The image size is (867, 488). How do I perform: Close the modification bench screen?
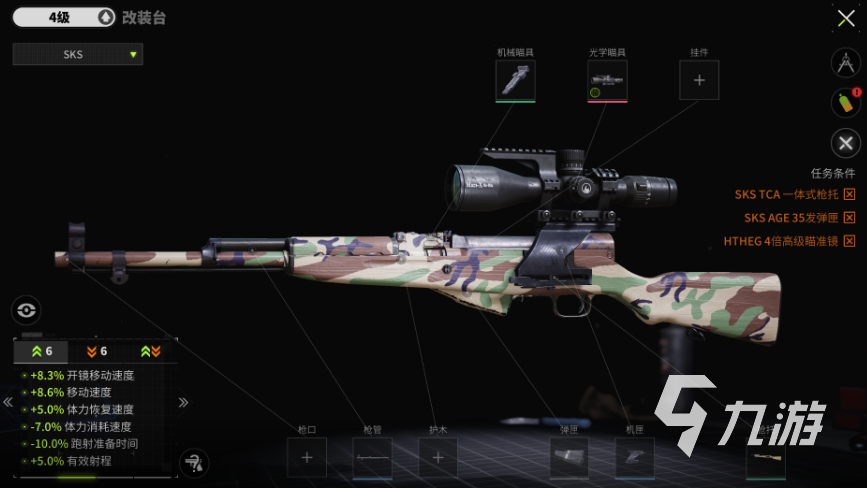(845, 18)
